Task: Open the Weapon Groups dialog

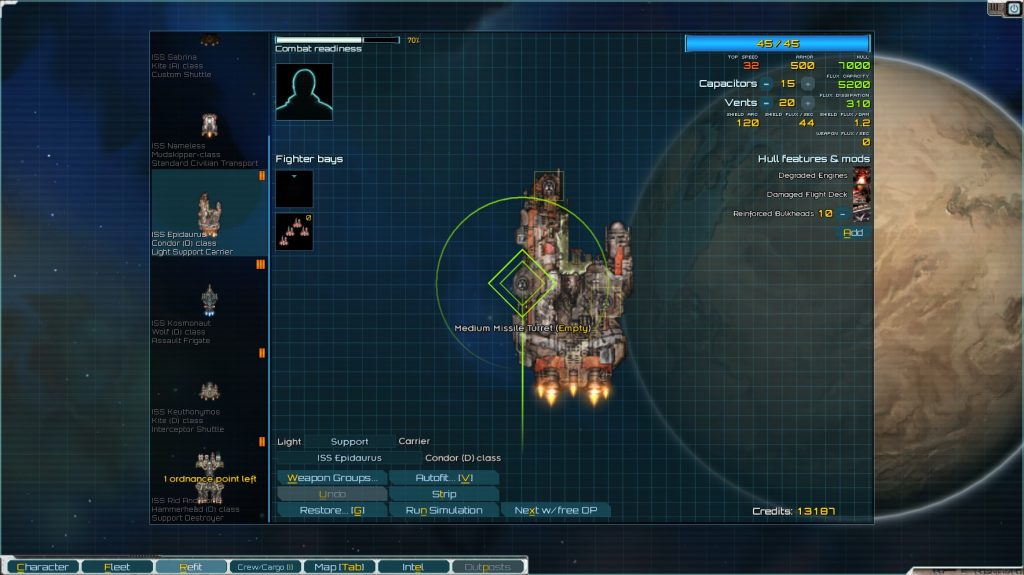Action: (x=331, y=478)
